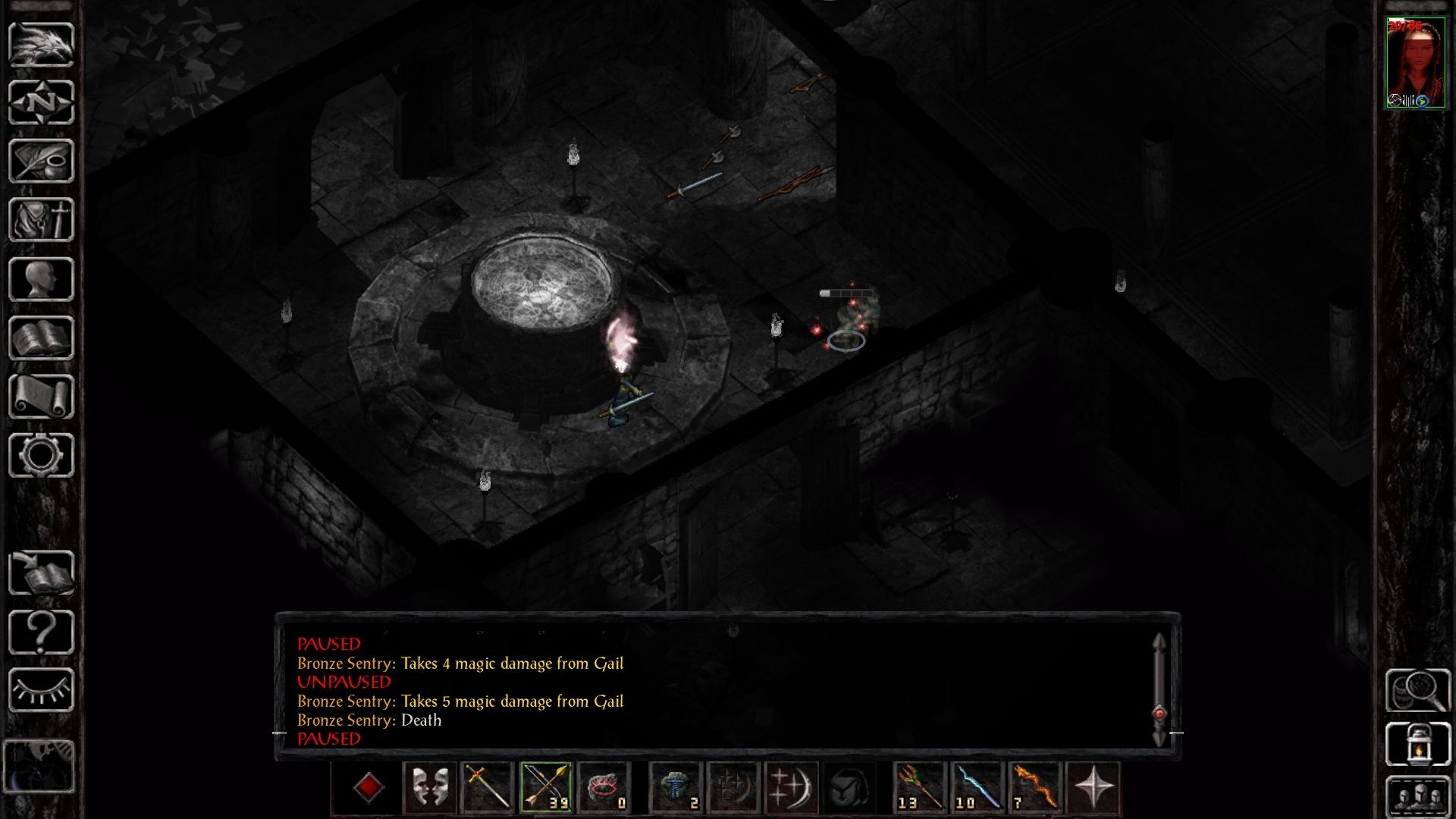Use the trident-shaped wand with 13 charges
Screen dimensions: 1456x819
pyautogui.click(x=919, y=787)
